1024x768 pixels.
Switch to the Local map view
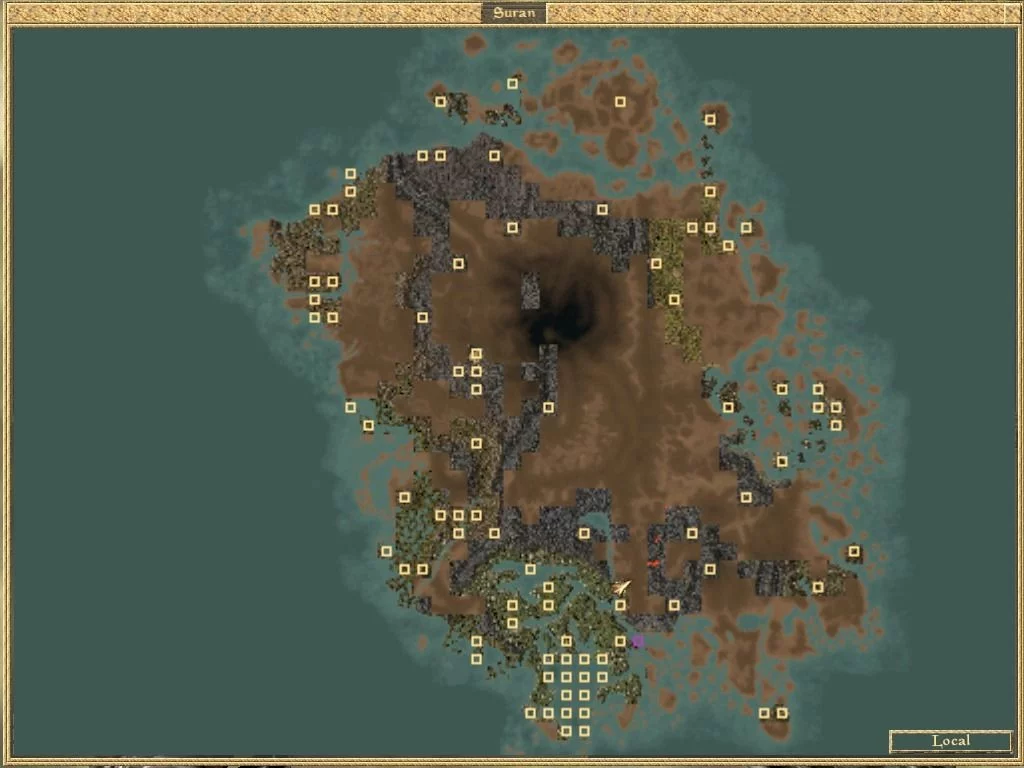pyautogui.click(x=950, y=741)
